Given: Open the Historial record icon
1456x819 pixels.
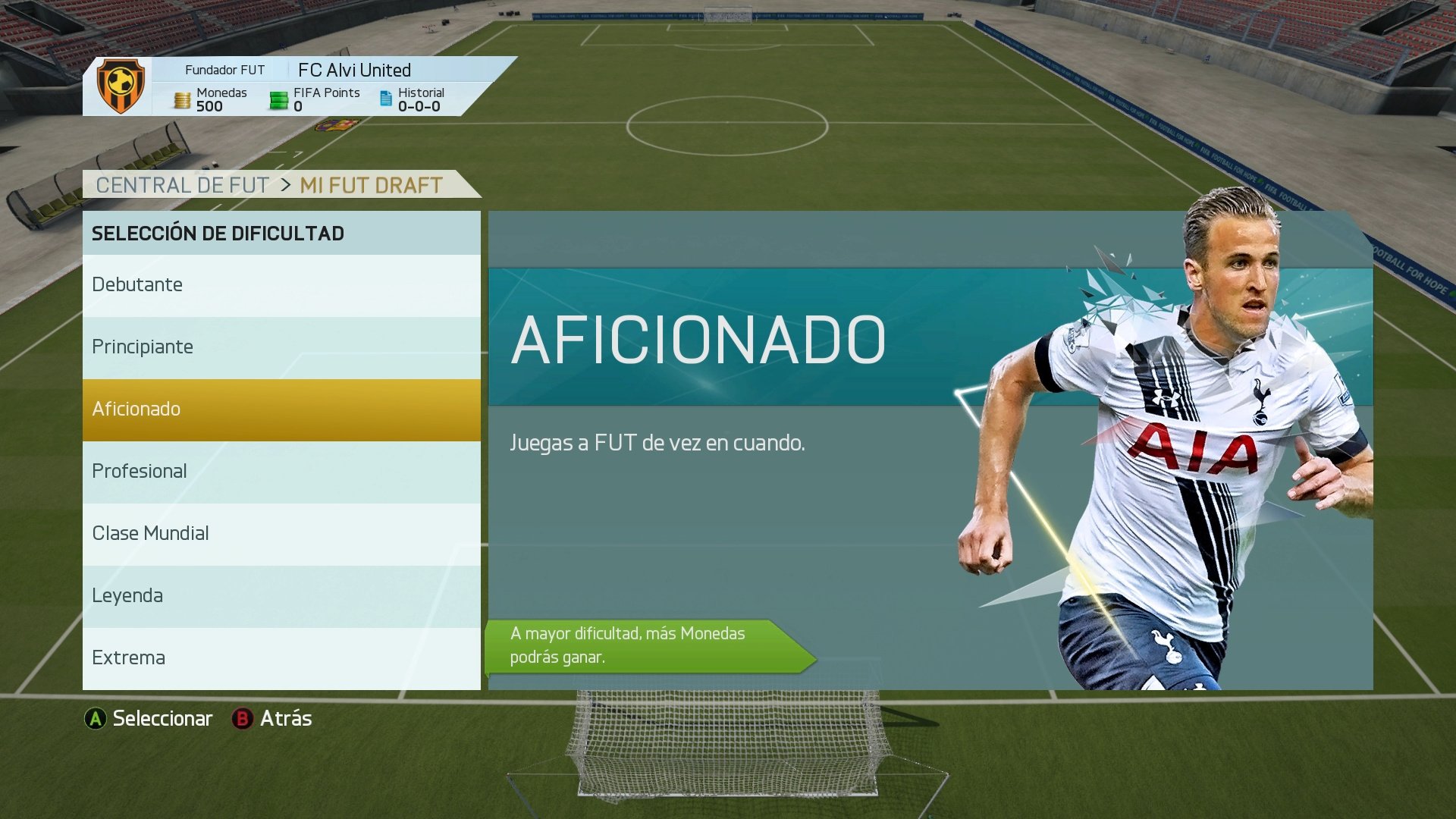Looking at the screenshot, I should 385,99.
